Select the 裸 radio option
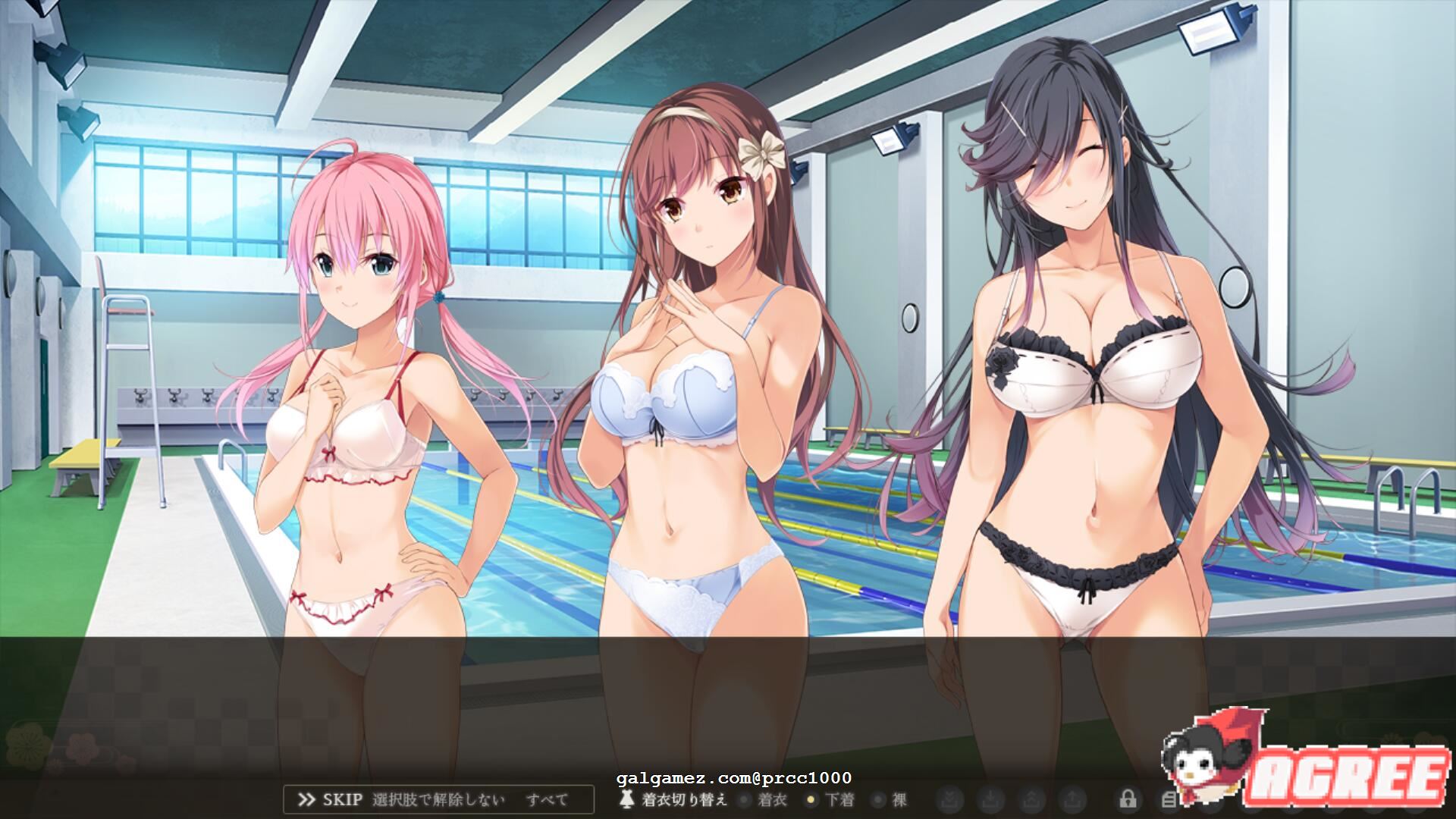Image resolution: width=1456 pixels, height=819 pixels. point(890,799)
